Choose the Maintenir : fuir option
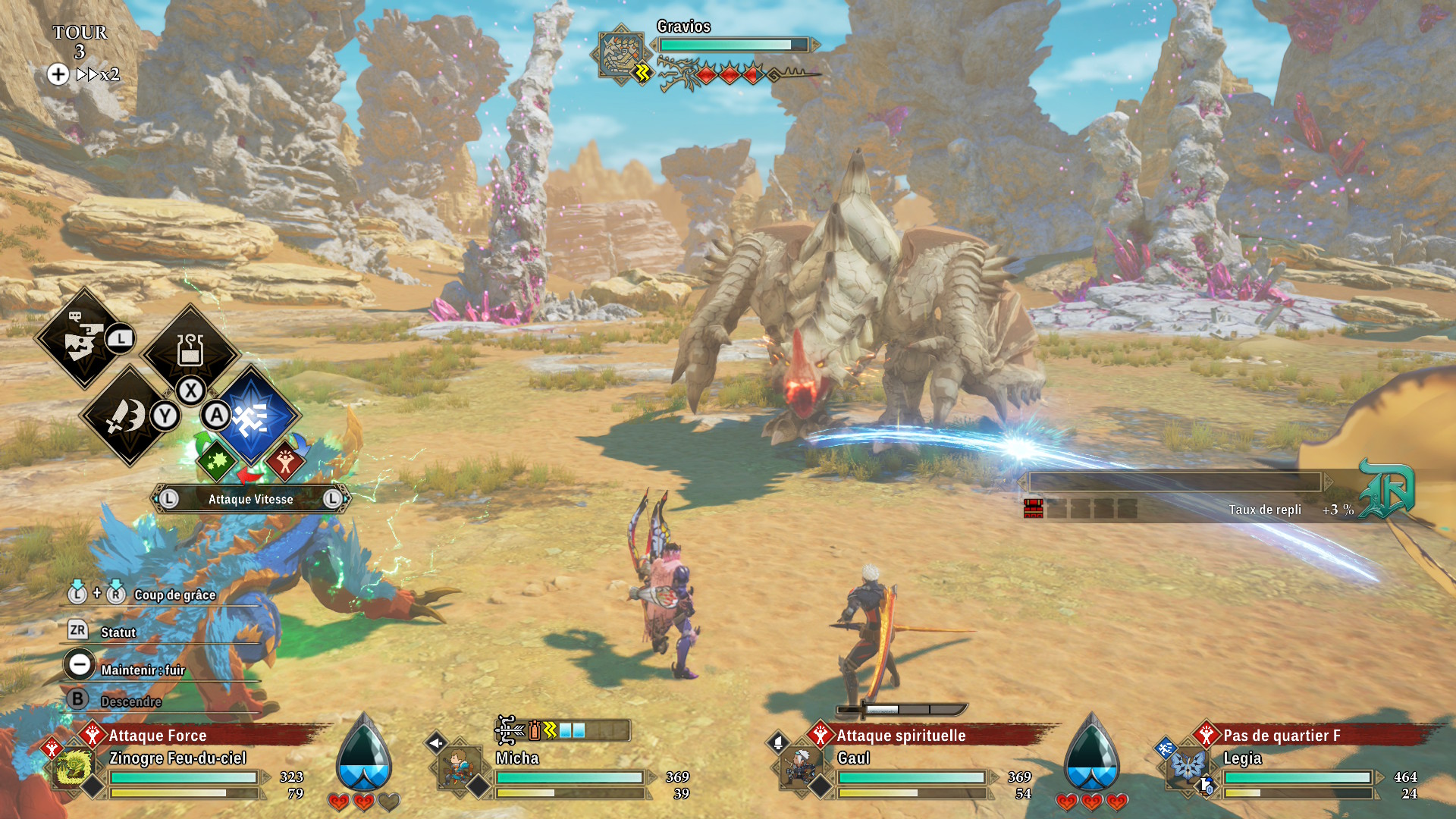1456x819 pixels. pos(142,670)
